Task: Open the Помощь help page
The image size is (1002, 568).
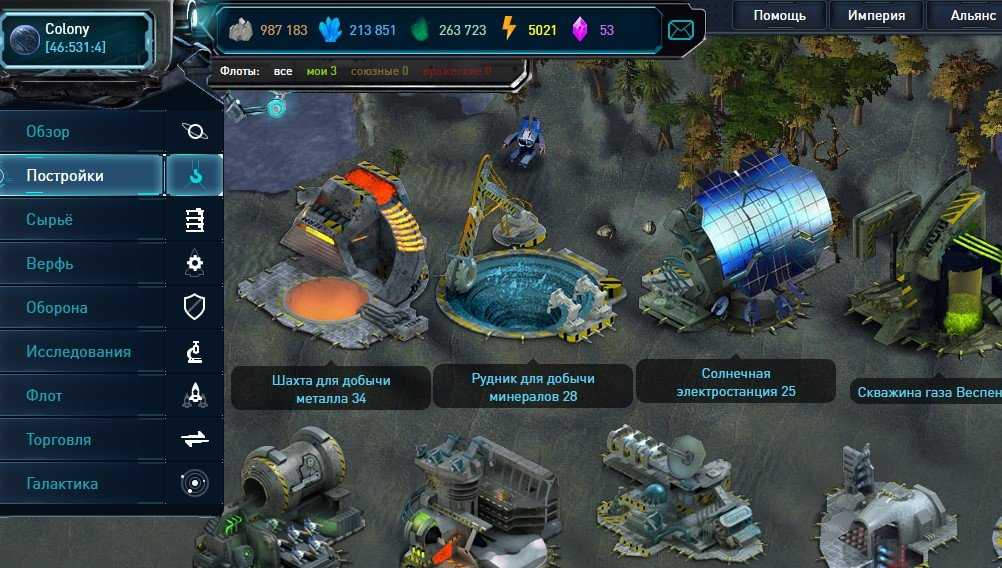Action: 779,15
